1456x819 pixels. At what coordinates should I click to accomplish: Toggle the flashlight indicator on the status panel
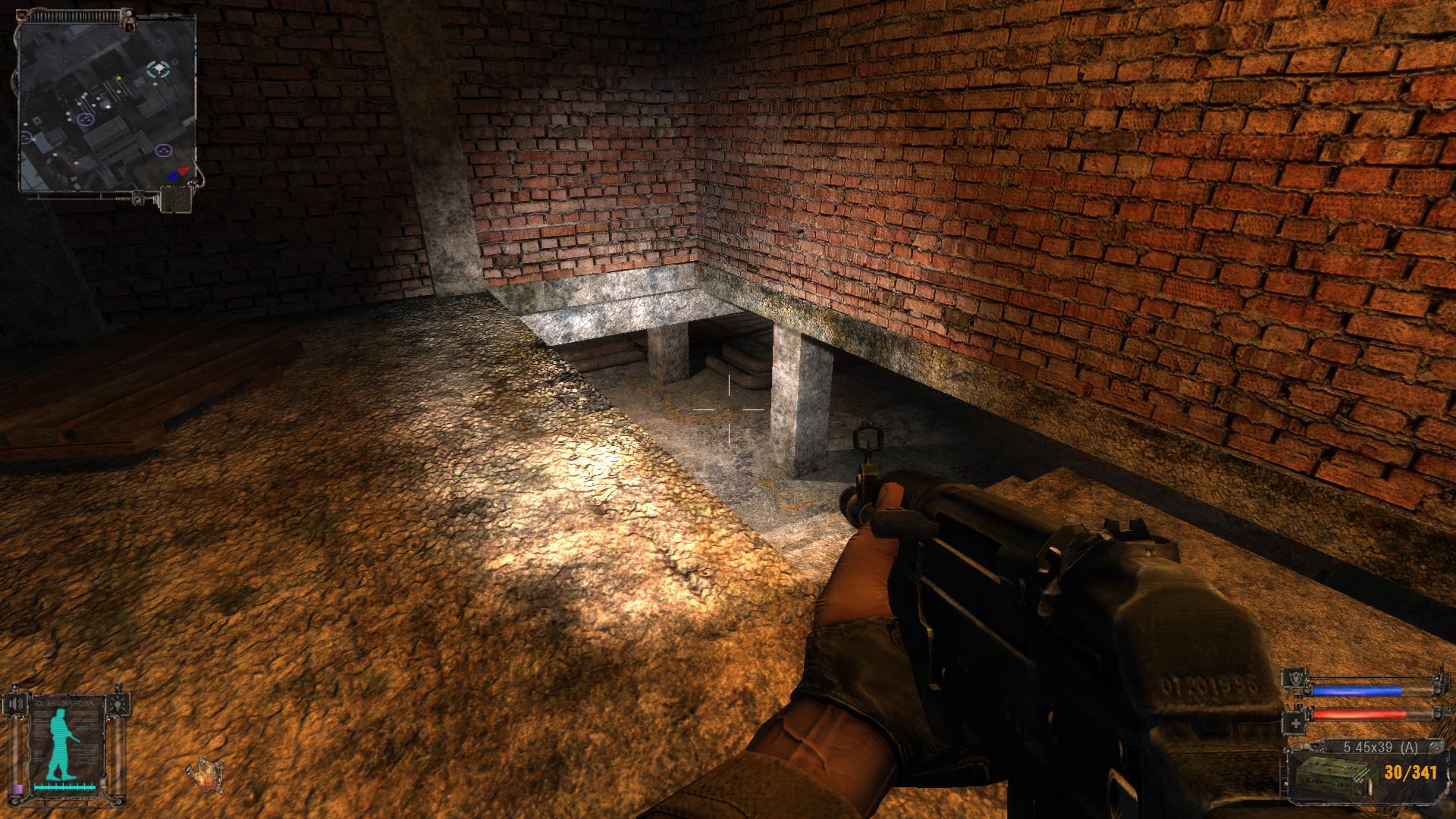[x=118, y=704]
